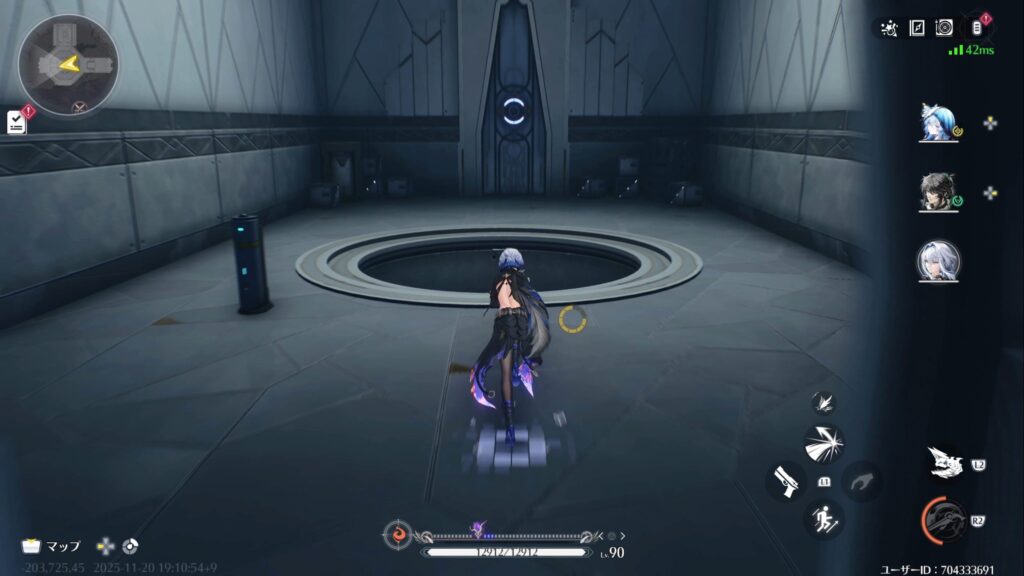Activate the burst arrow attack skill
This screenshot has height=576, width=1024.
(x=824, y=443)
